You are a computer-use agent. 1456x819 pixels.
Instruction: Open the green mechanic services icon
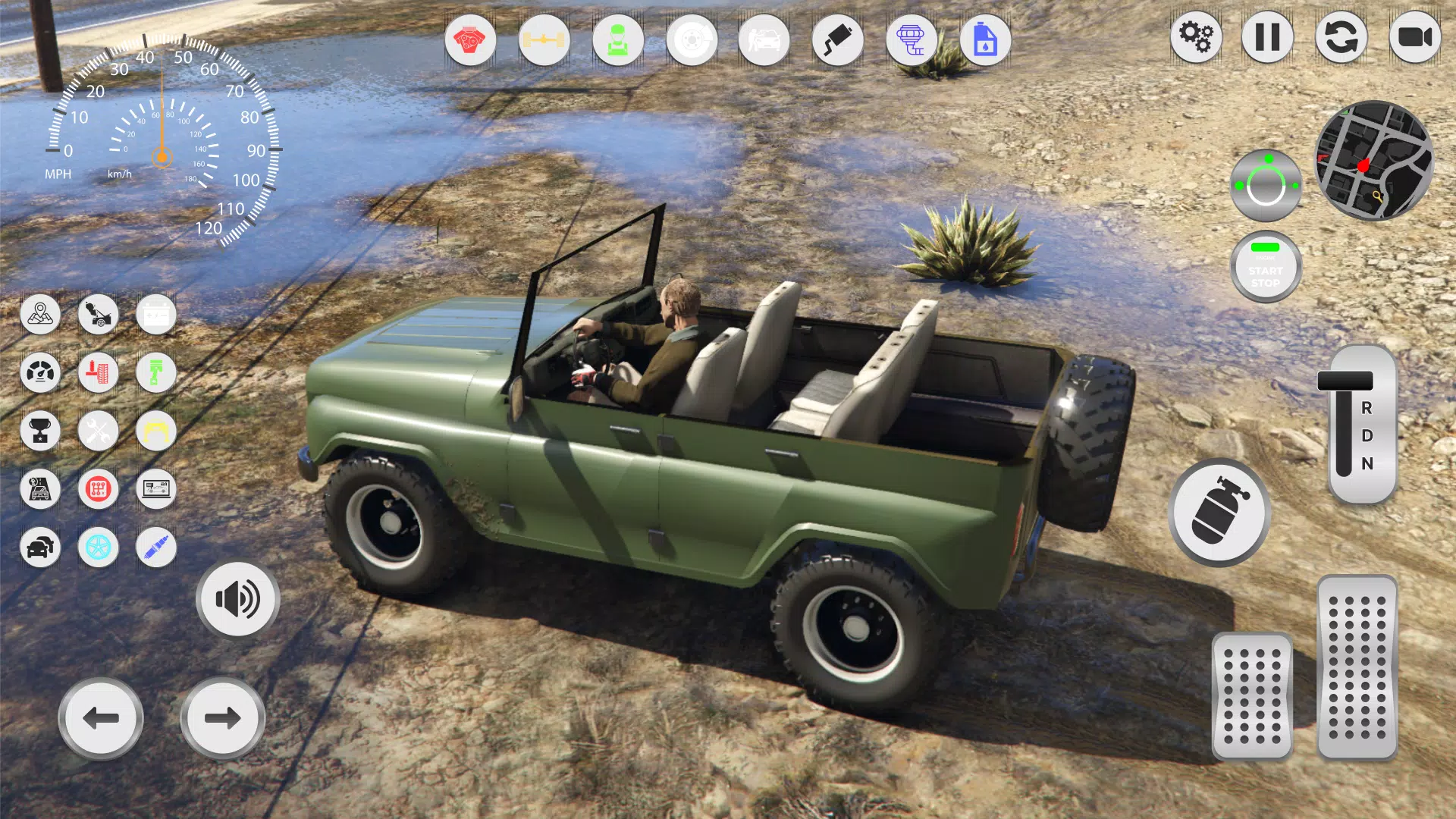click(618, 40)
